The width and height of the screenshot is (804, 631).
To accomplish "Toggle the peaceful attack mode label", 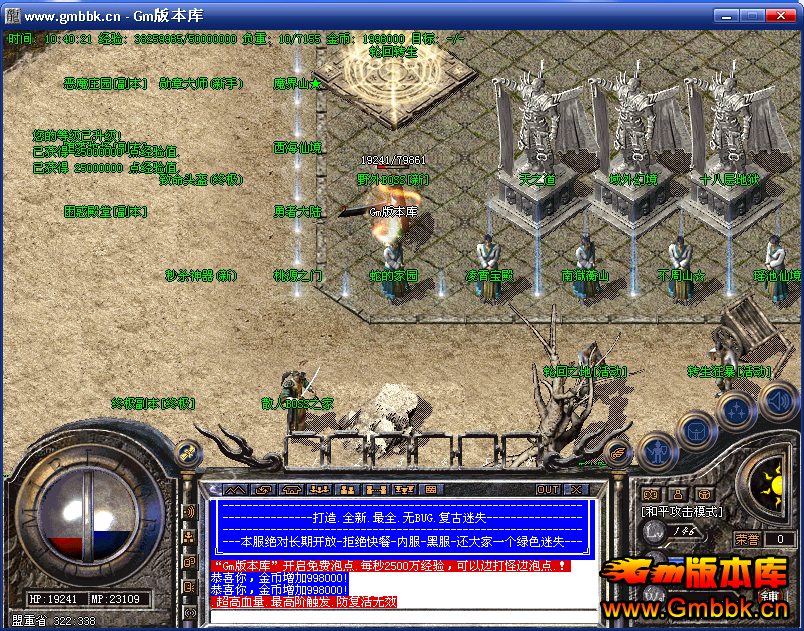I will 681,511.
